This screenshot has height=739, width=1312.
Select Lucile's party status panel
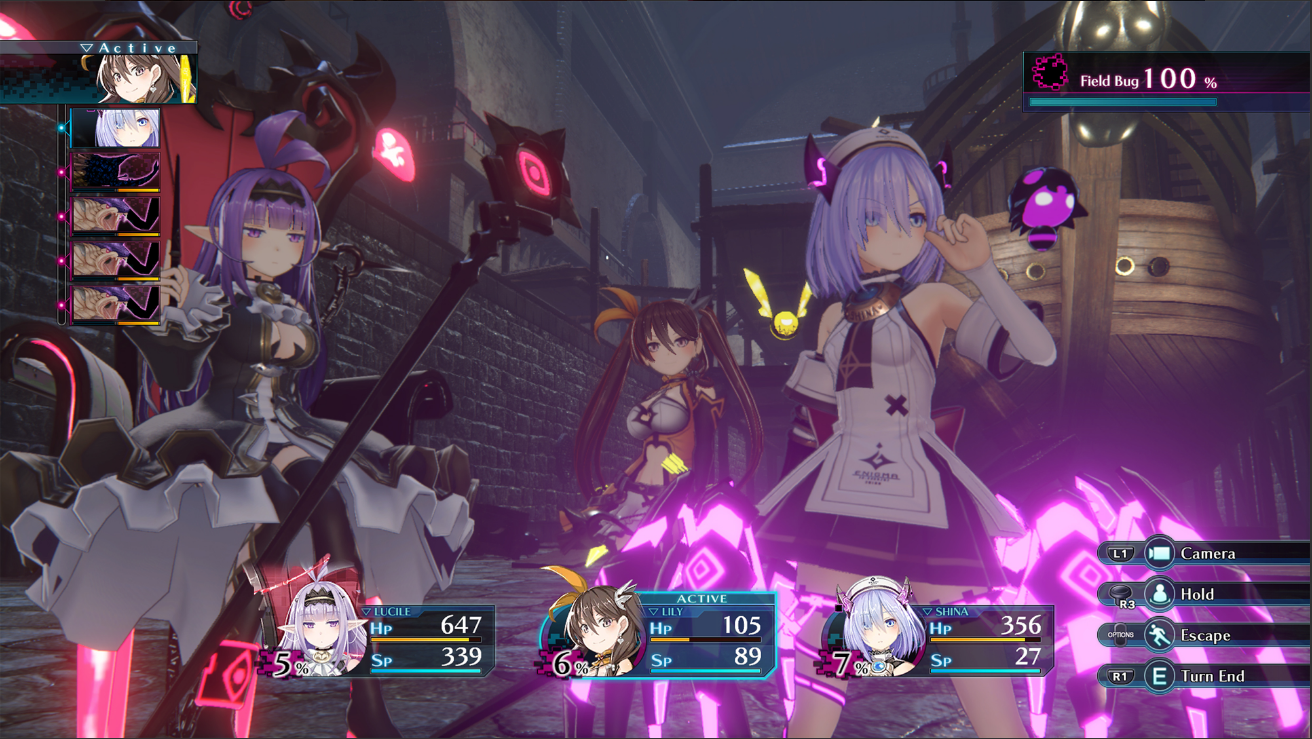385,638
